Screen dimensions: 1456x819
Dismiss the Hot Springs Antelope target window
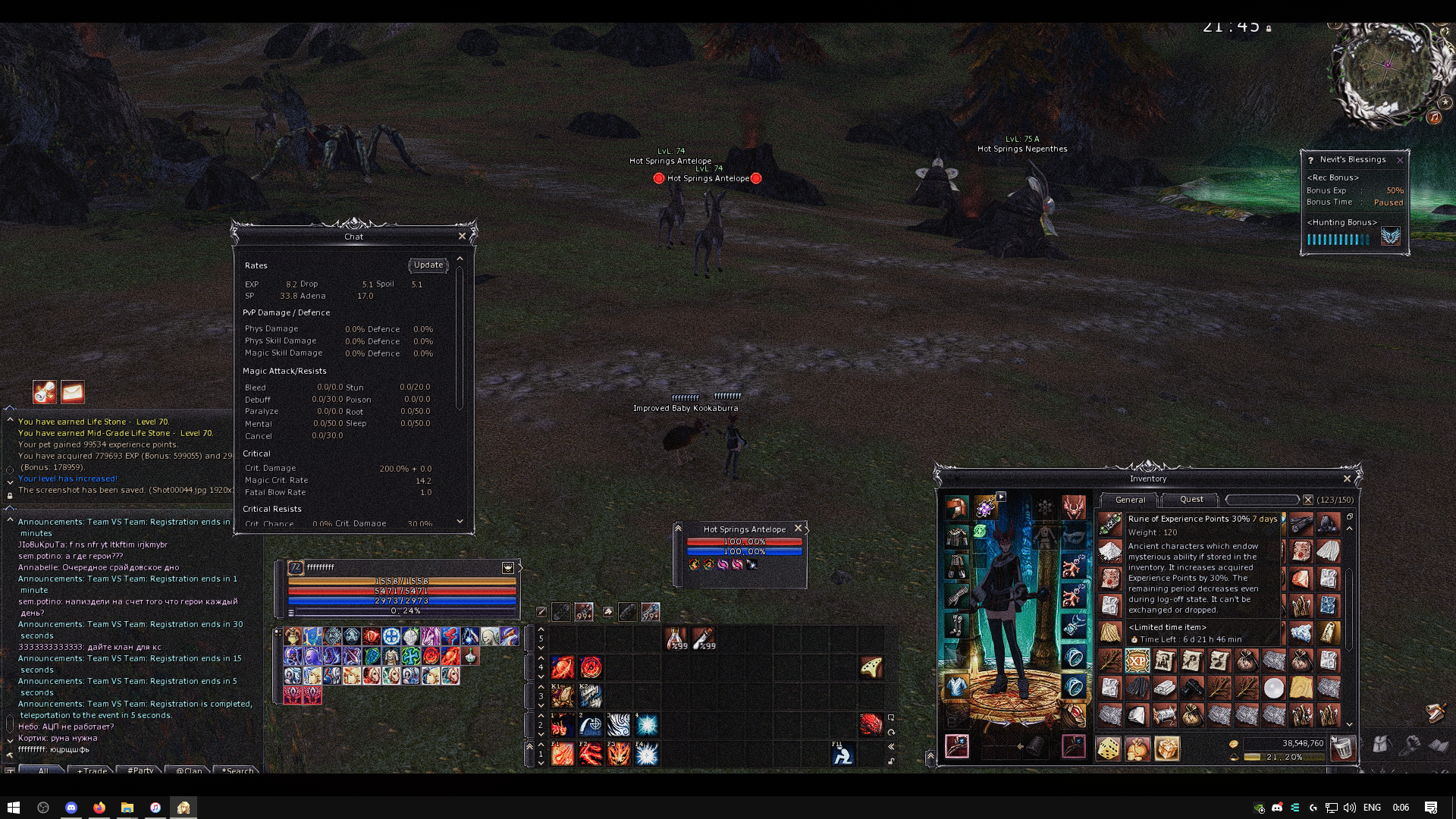pyautogui.click(x=798, y=529)
